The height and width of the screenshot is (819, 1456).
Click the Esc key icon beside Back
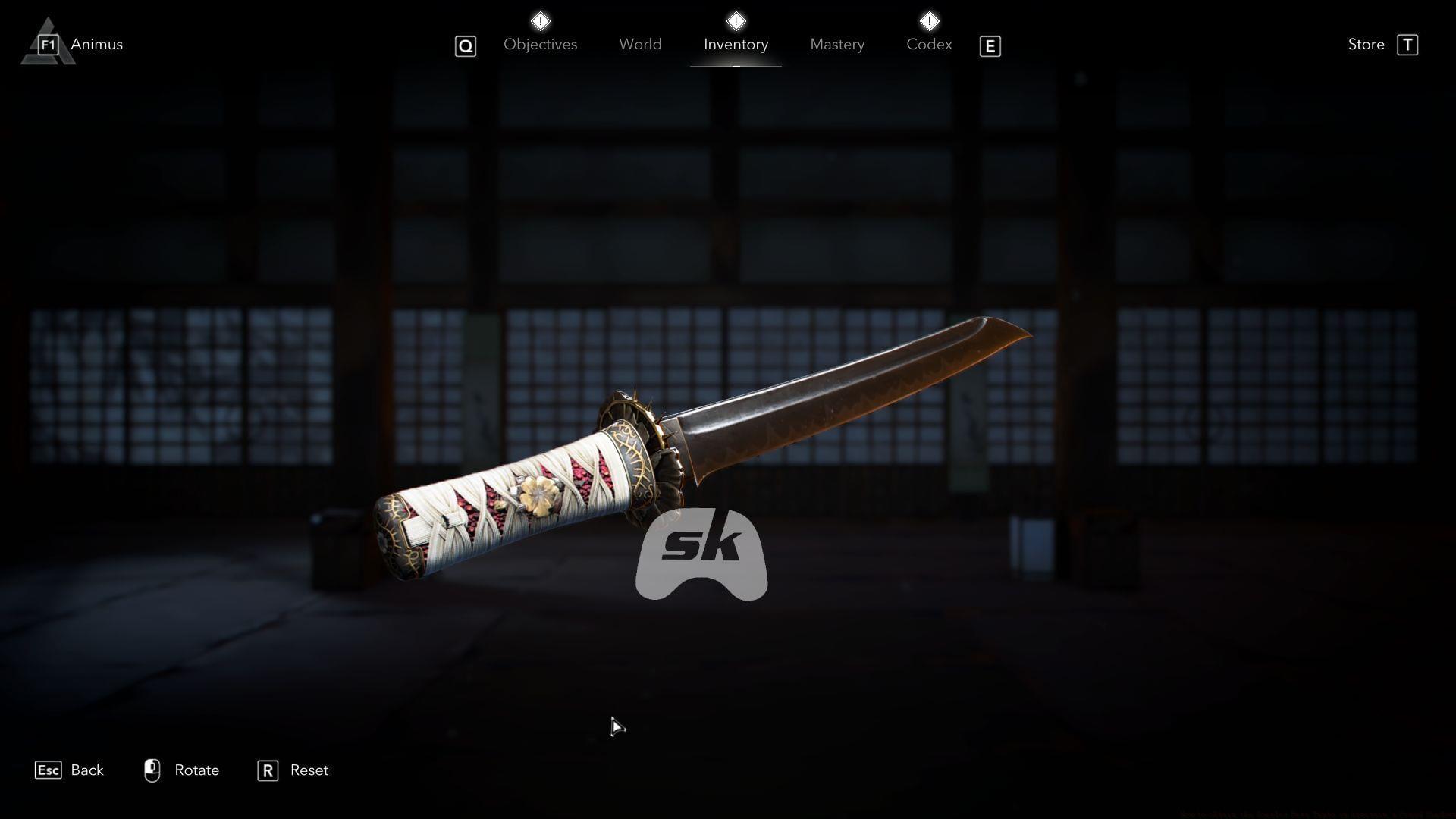pos(48,770)
